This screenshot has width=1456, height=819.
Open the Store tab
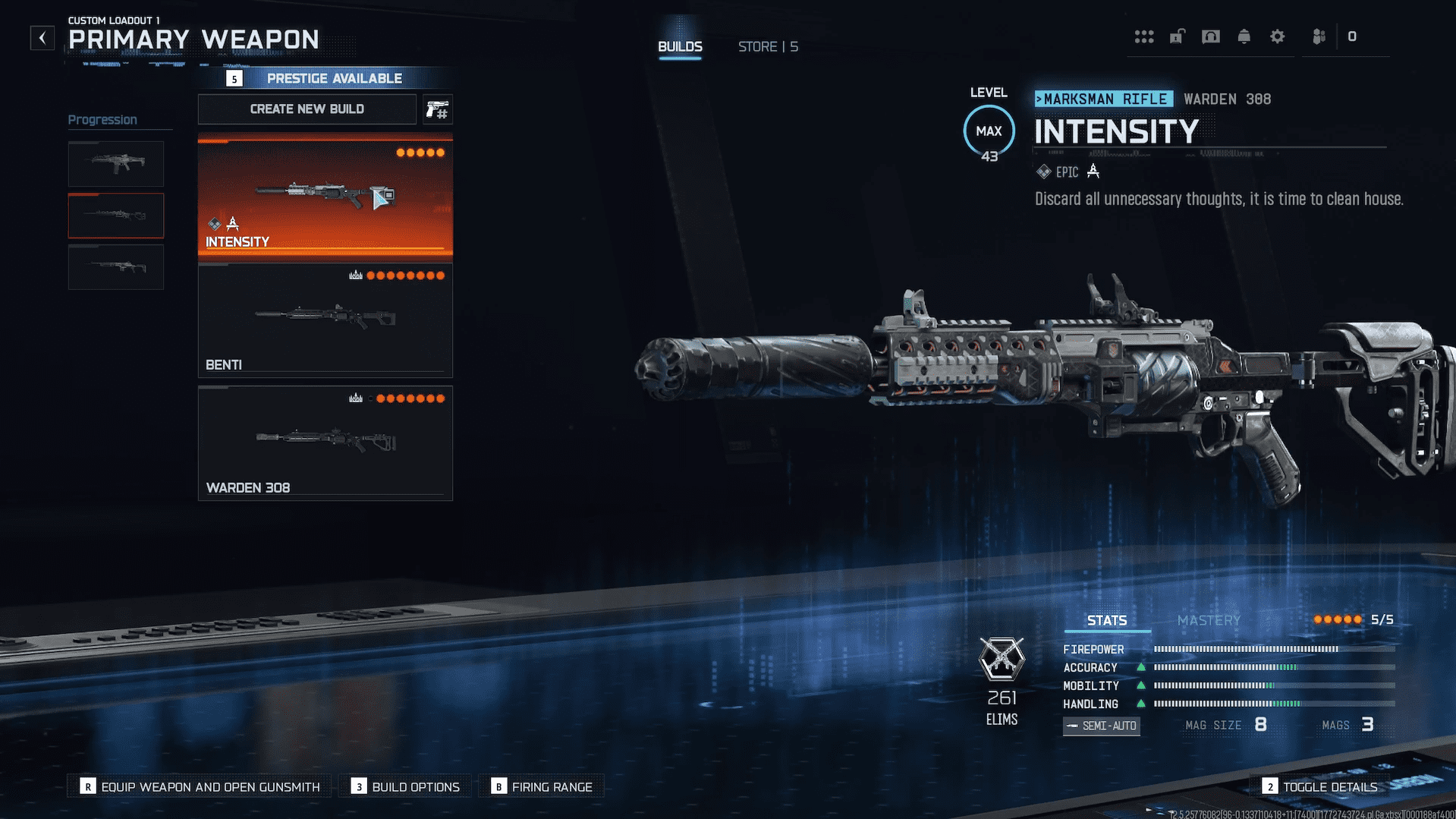point(768,46)
